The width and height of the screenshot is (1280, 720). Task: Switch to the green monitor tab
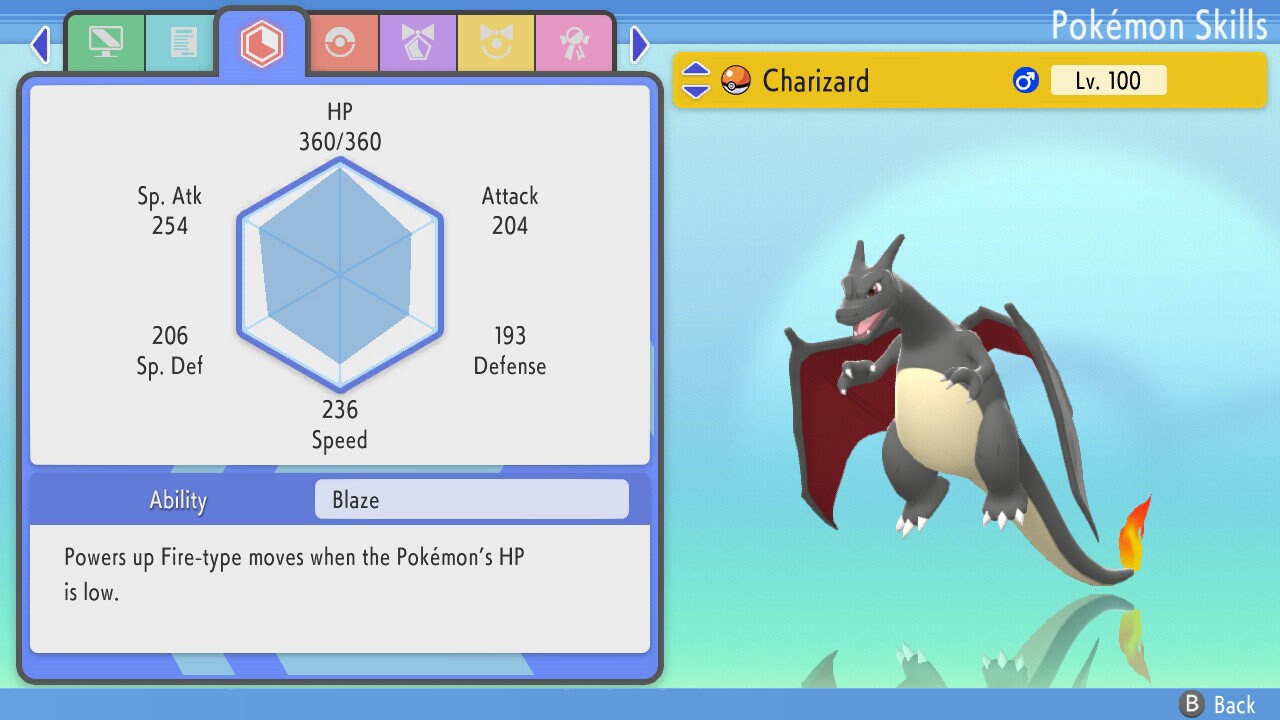click(105, 43)
